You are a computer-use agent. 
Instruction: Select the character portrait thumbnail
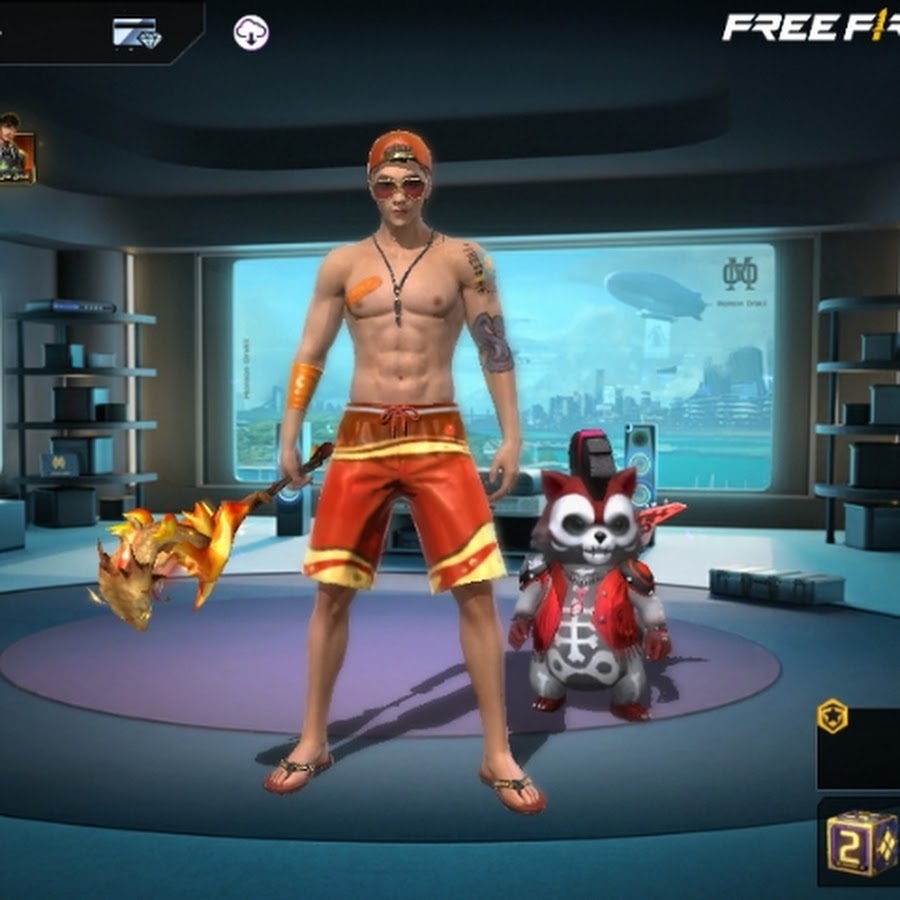click(16, 149)
